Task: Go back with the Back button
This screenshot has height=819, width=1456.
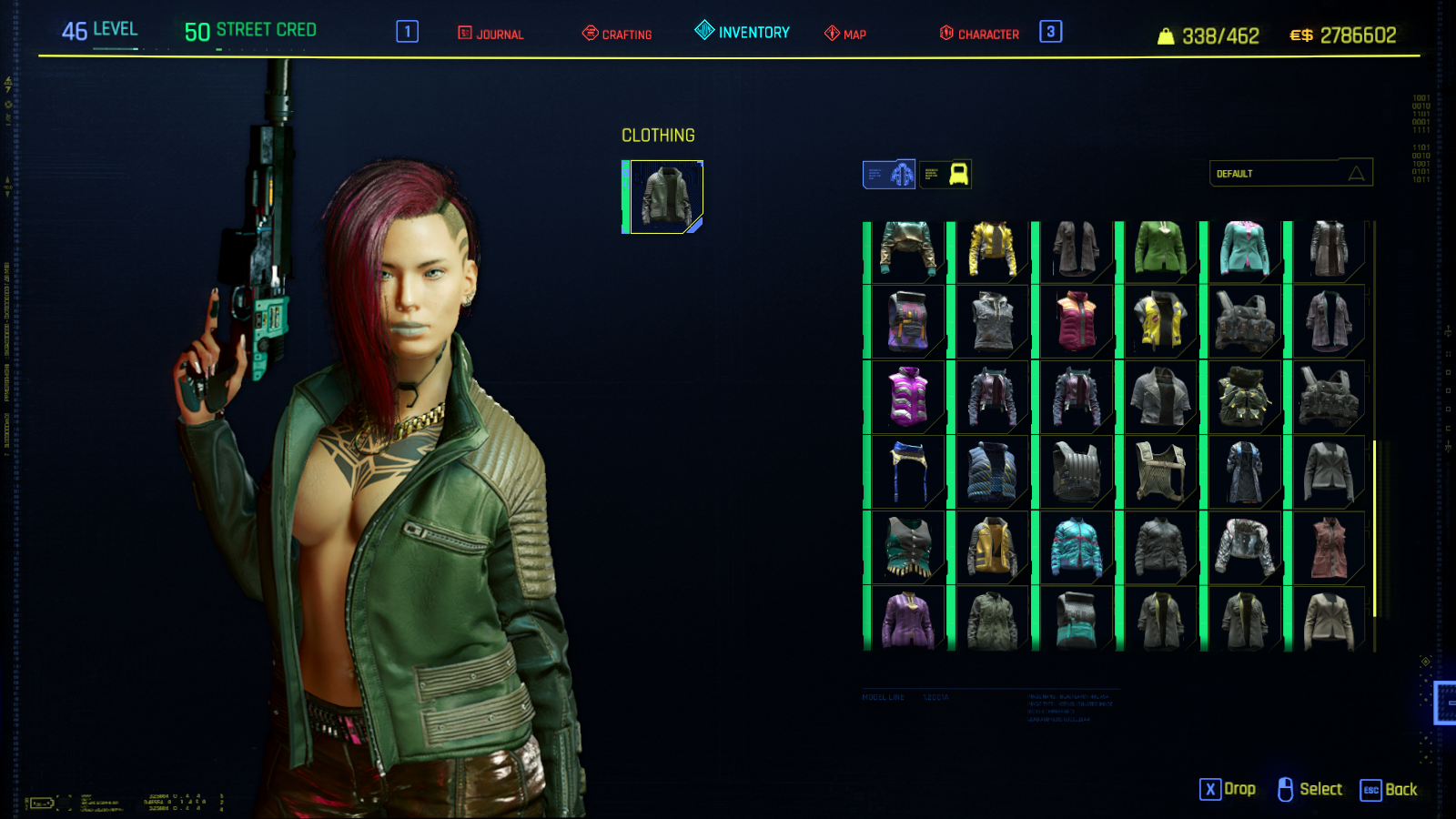Action: 1389,789
